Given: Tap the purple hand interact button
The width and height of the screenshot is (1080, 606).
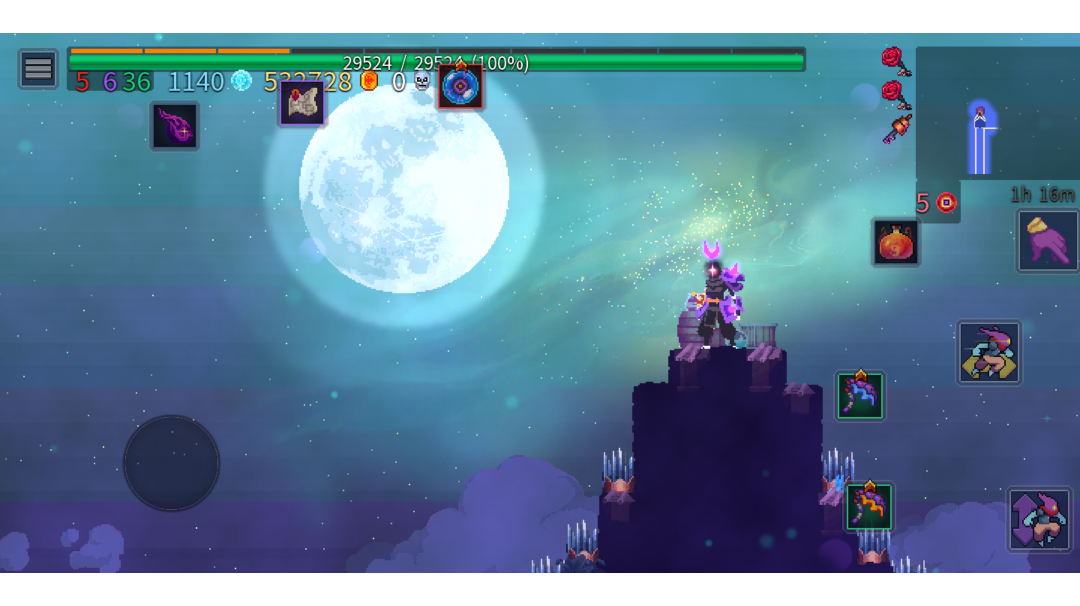Looking at the screenshot, I should pyautogui.click(x=1047, y=241).
